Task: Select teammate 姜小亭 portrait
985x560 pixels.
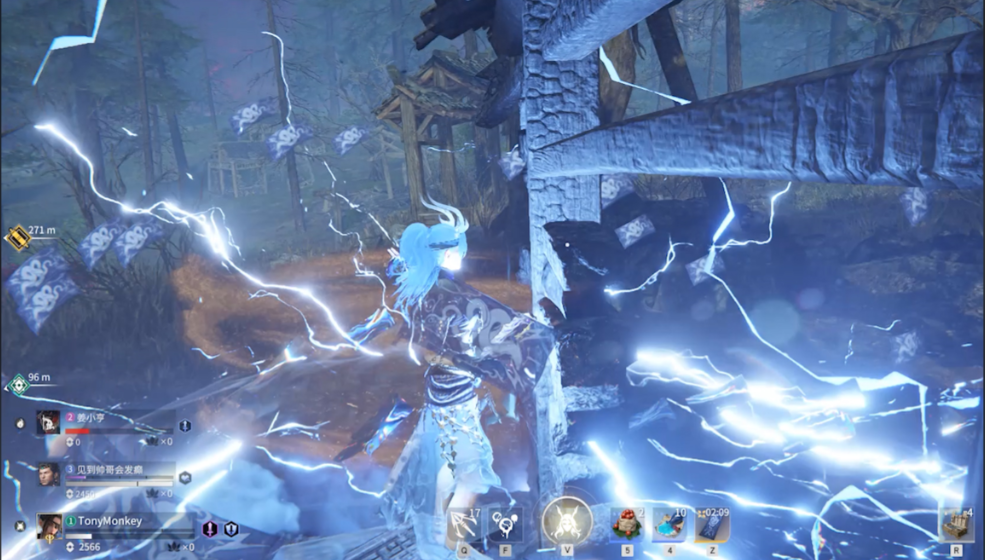Action: (x=49, y=422)
